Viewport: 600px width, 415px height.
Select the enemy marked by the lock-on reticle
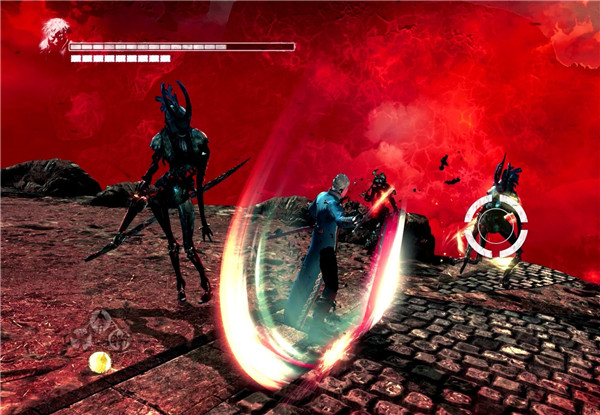(496, 226)
